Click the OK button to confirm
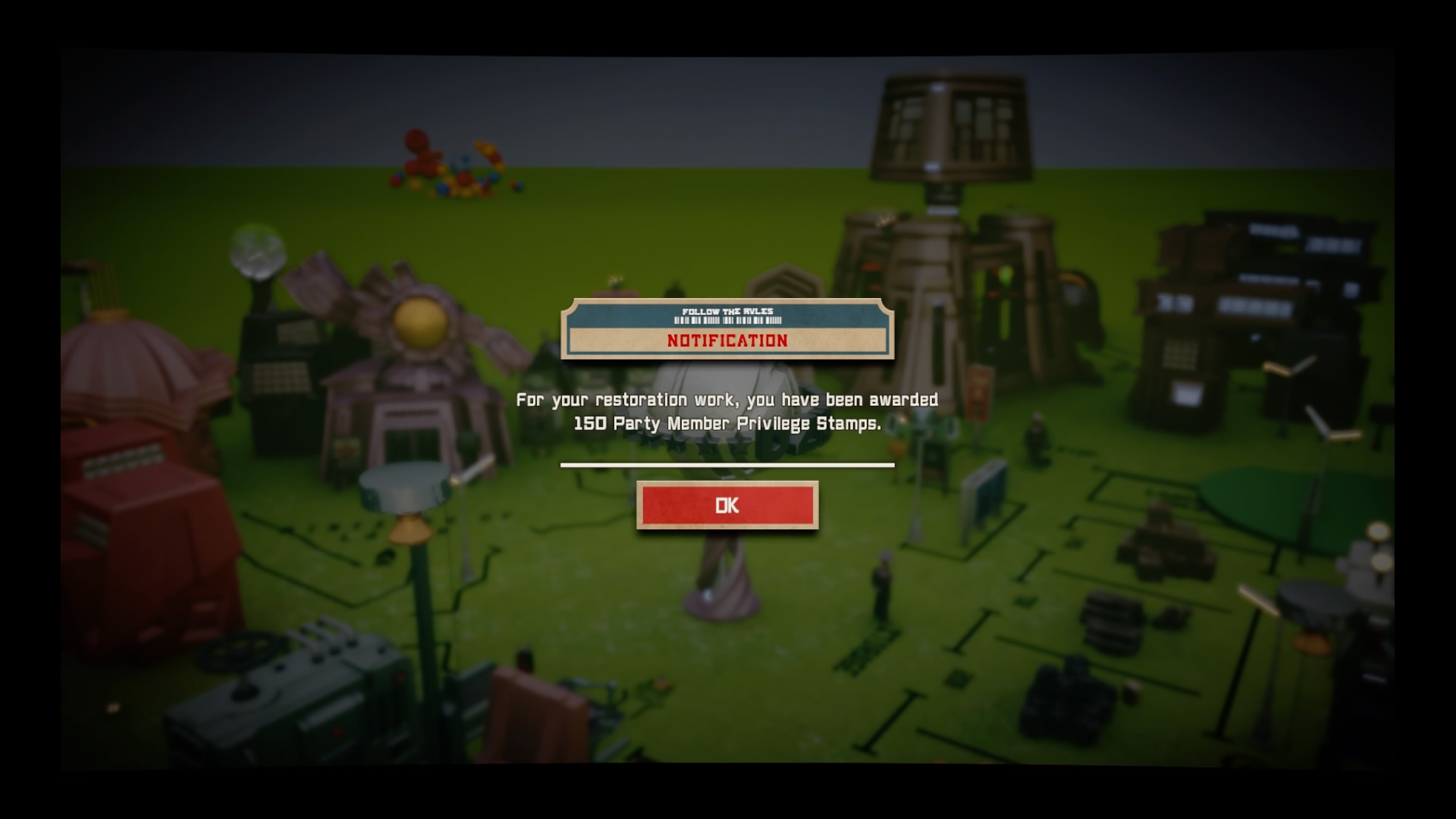 728,506
